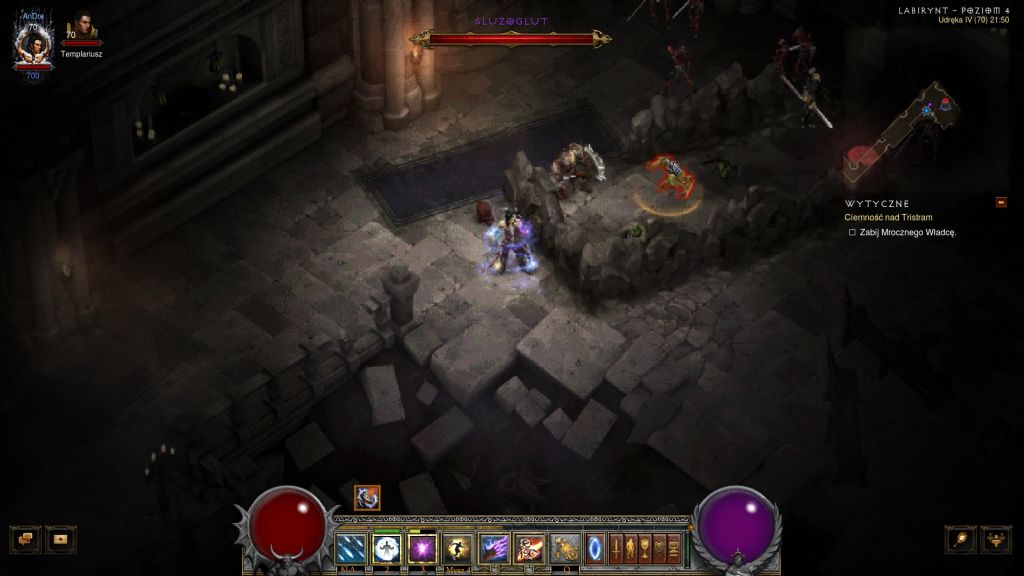
Task: Drink the potion in the belt slot
Action: click(x=565, y=548)
